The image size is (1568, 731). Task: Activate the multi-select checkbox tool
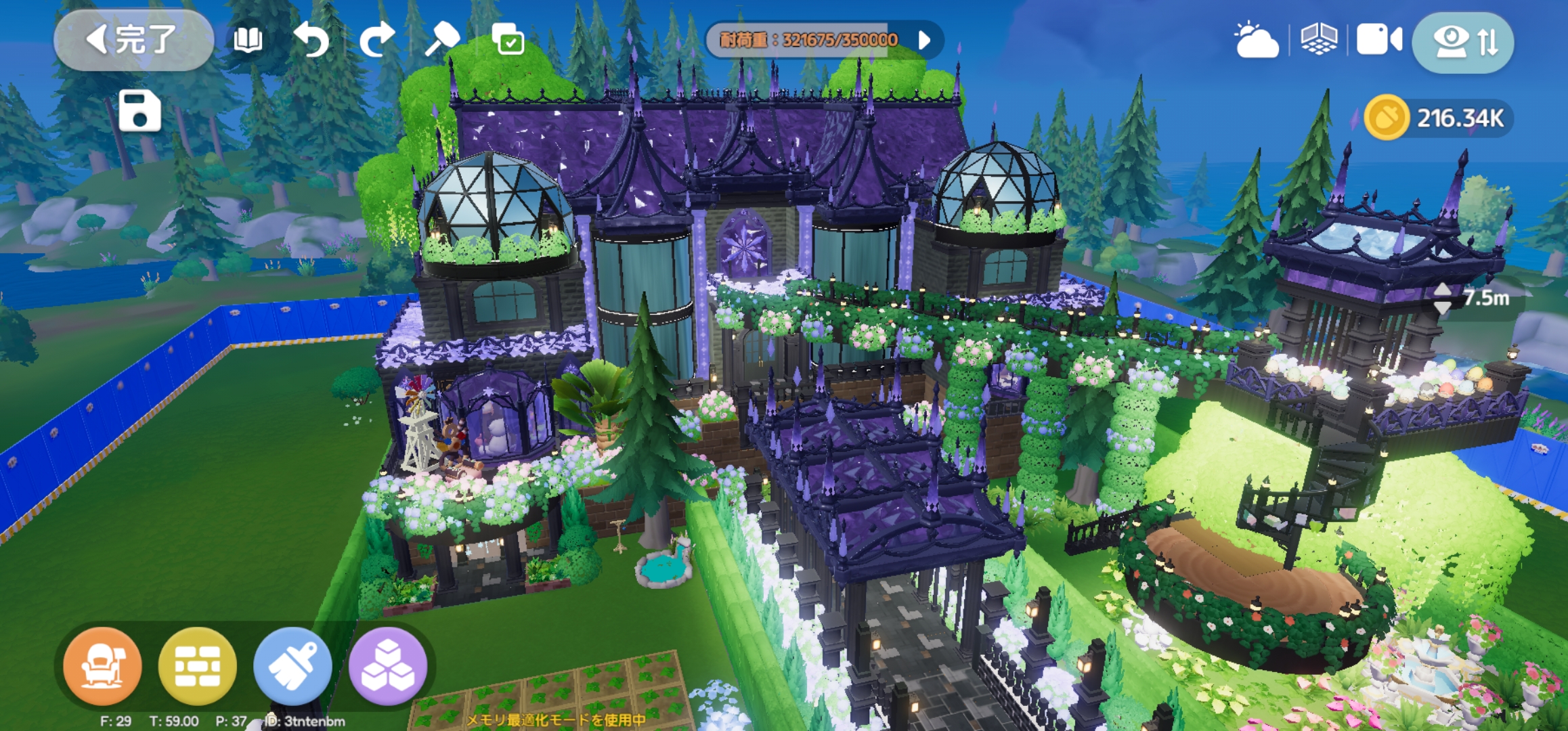point(508,40)
